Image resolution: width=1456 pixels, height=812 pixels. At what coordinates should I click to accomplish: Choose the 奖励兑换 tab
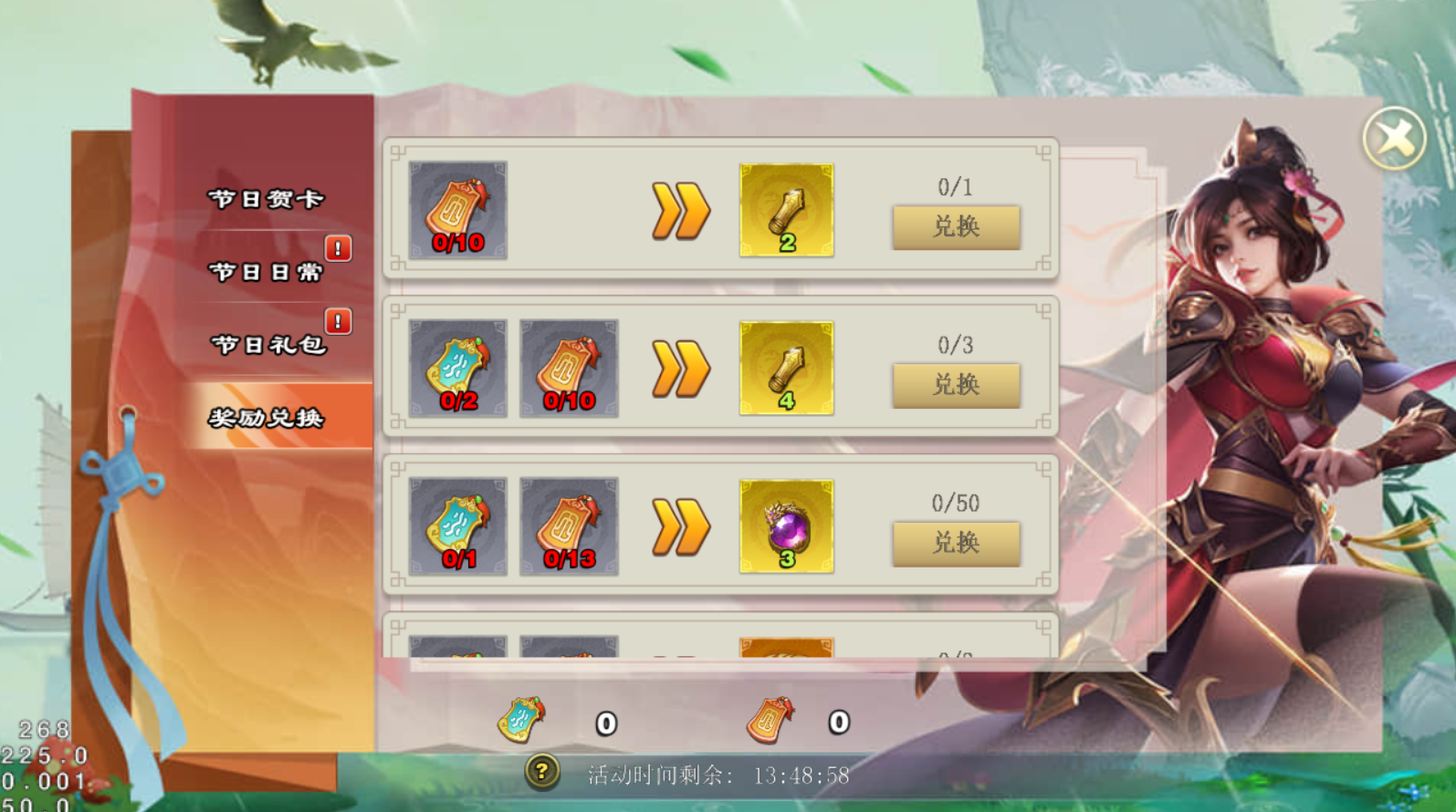[266, 418]
